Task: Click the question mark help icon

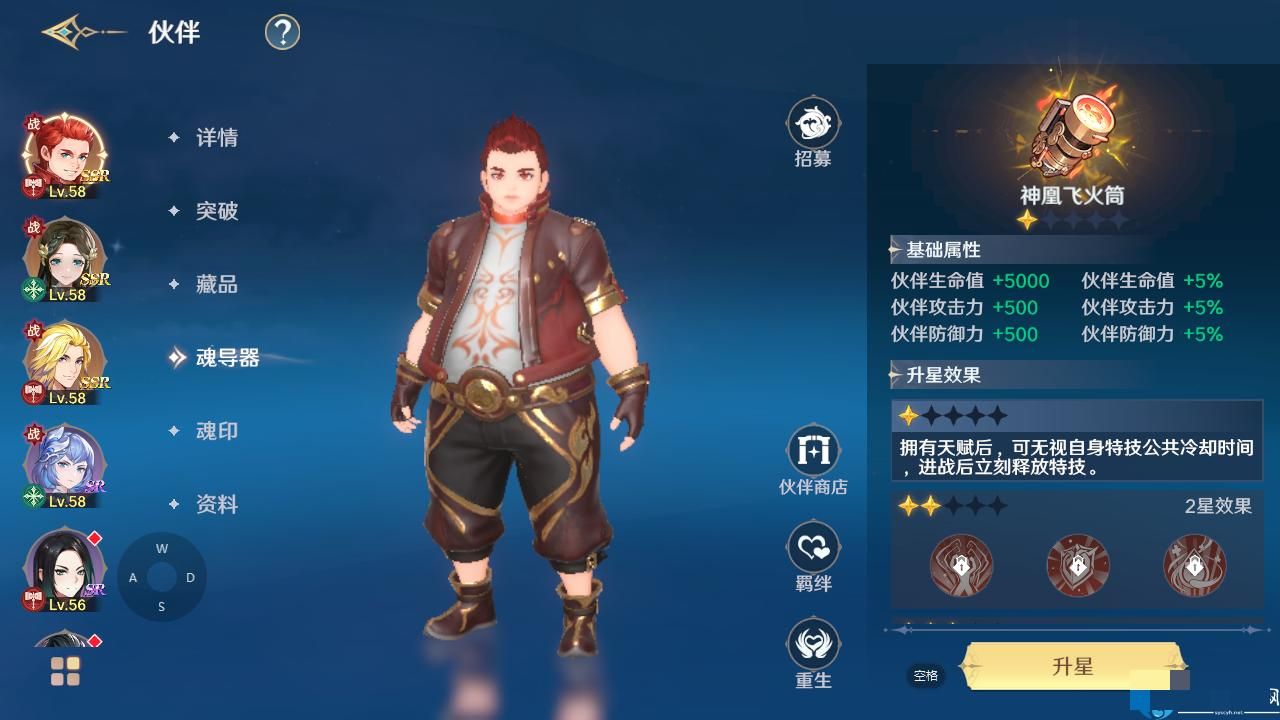Action: (x=281, y=32)
